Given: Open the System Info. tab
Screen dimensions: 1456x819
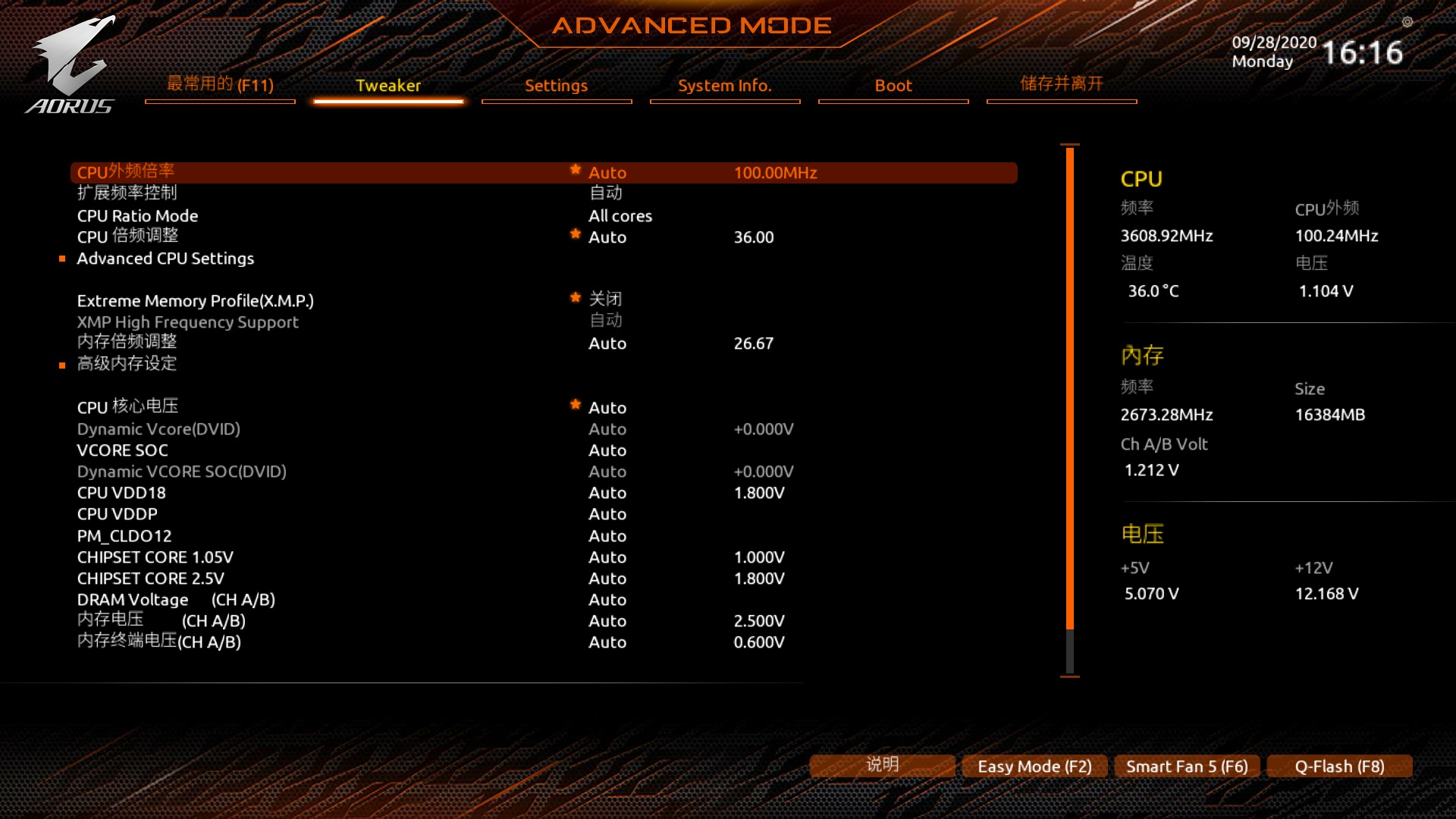Looking at the screenshot, I should [724, 86].
